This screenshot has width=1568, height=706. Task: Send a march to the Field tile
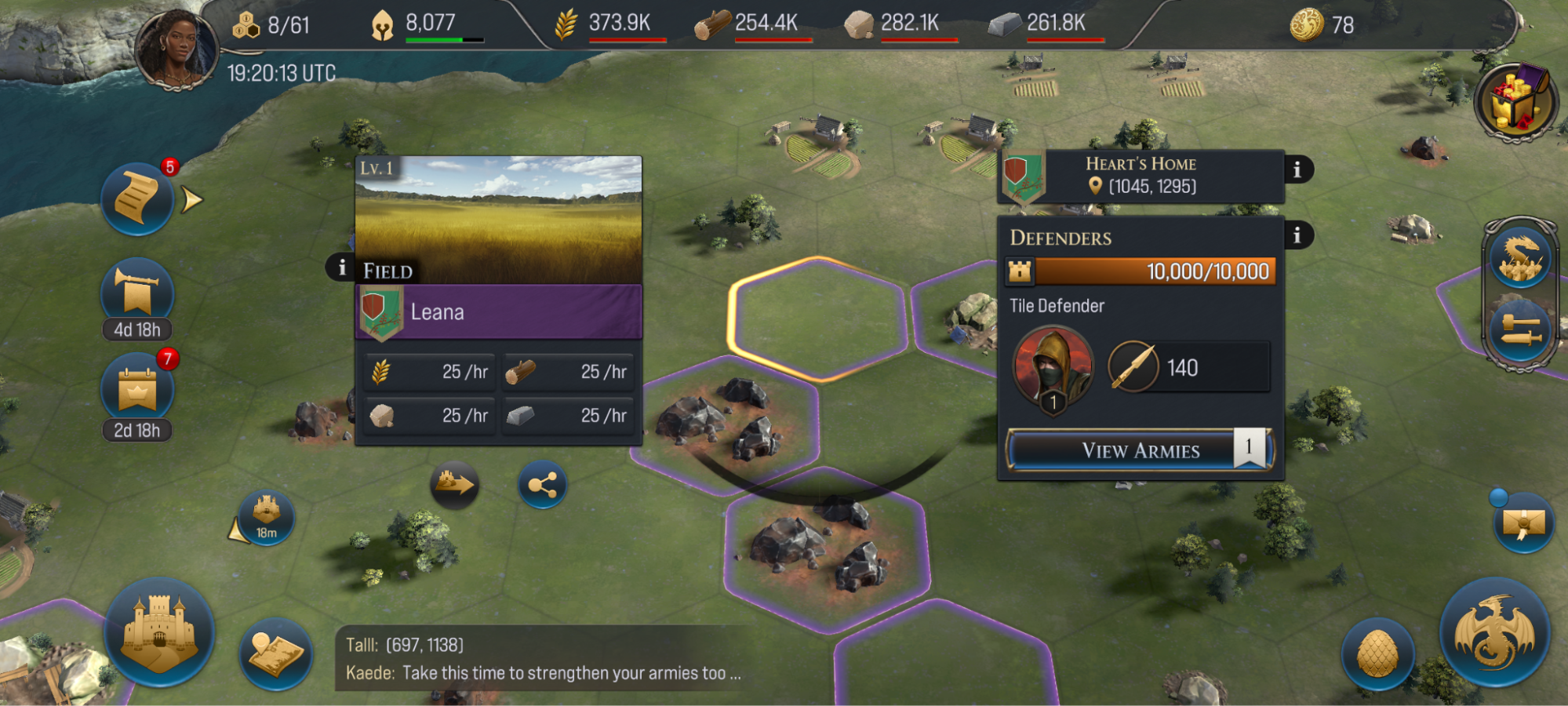point(454,484)
